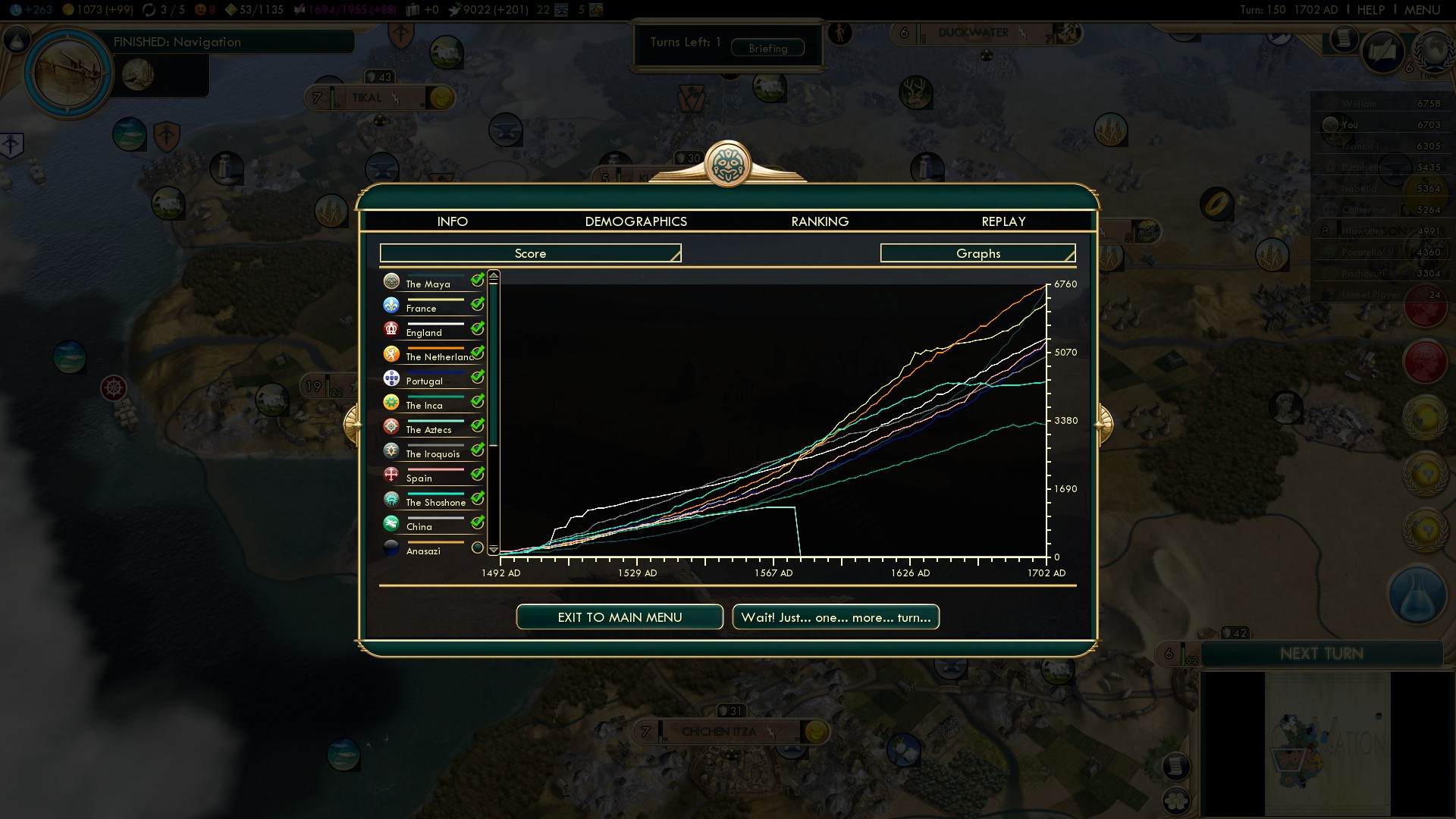
Task: Toggle The Maya line on graph
Action: 477,281
